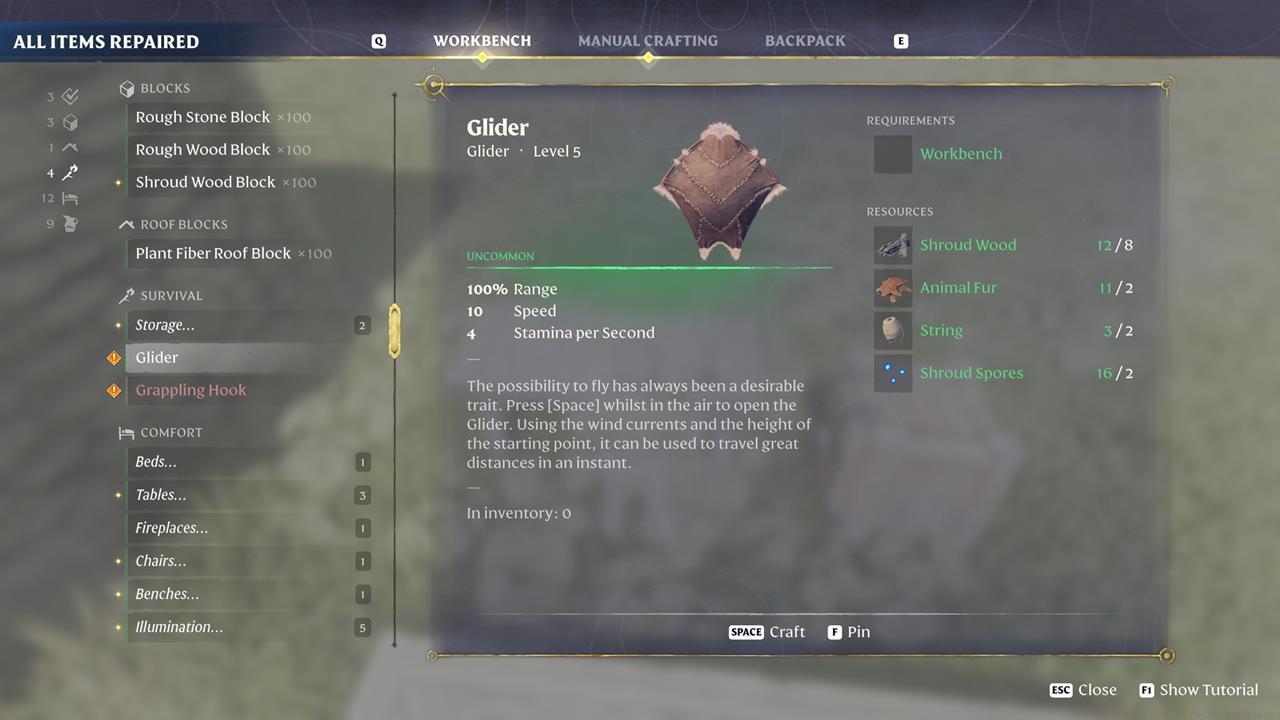Craft the Glider
Screen dimensions: 1280x720
click(x=767, y=632)
